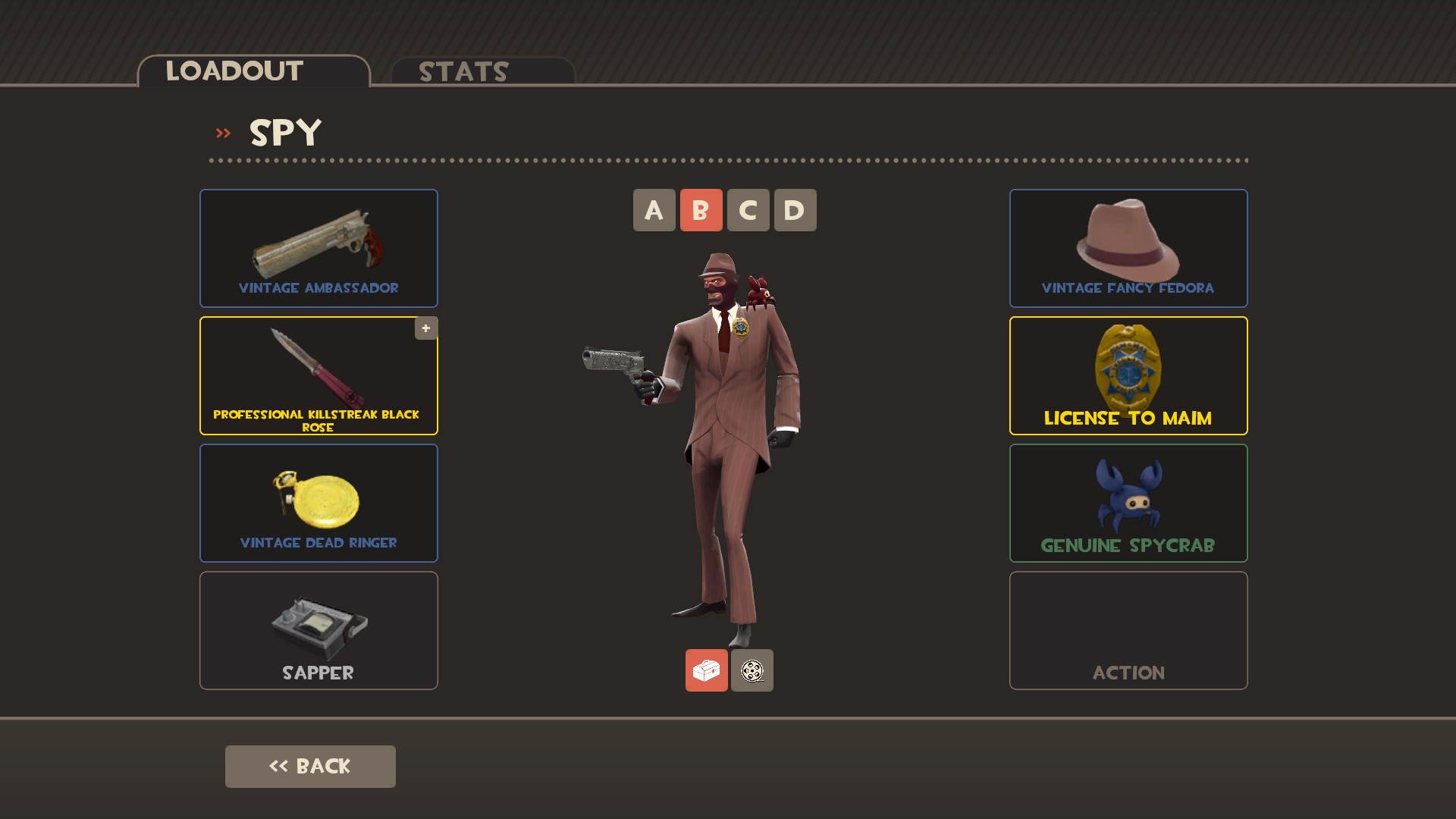This screenshot has width=1456, height=819.
Task: Open the License to Maim badge slot
Action: click(1128, 375)
